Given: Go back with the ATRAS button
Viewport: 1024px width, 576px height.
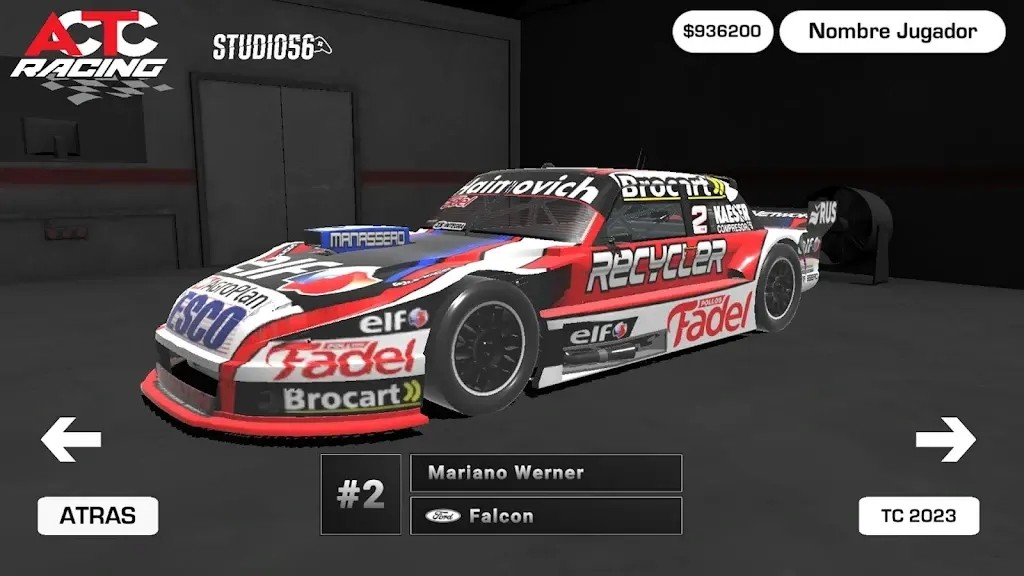Looking at the screenshot, I should (x=97, y=516).
